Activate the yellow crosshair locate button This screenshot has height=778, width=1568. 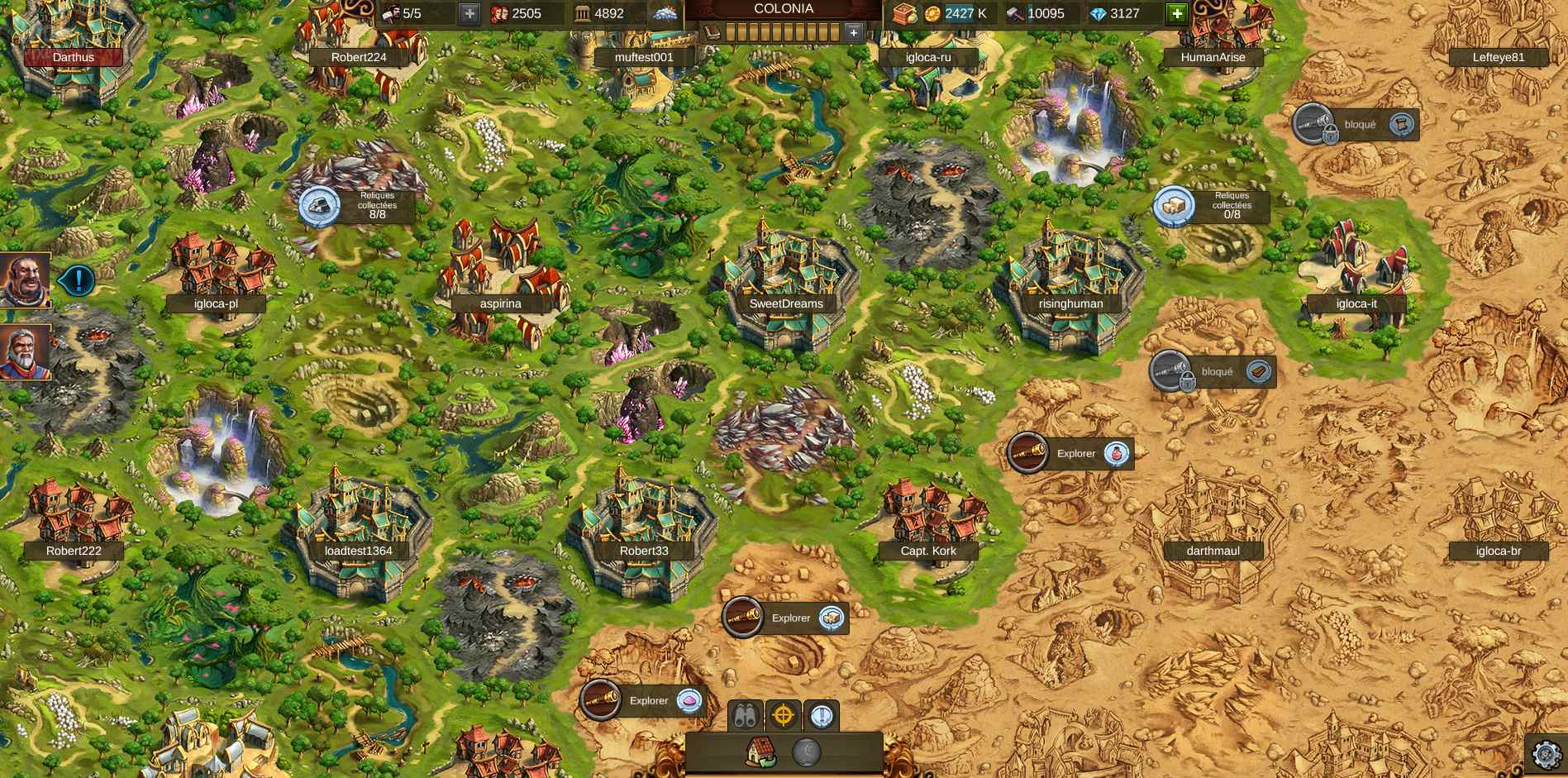[784, 716]
